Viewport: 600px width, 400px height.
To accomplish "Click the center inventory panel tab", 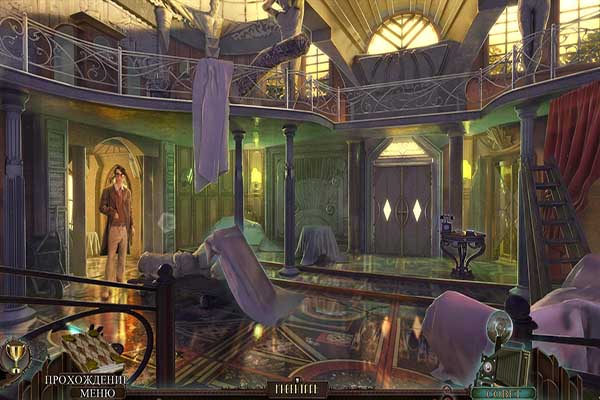I will pos(300,389).
